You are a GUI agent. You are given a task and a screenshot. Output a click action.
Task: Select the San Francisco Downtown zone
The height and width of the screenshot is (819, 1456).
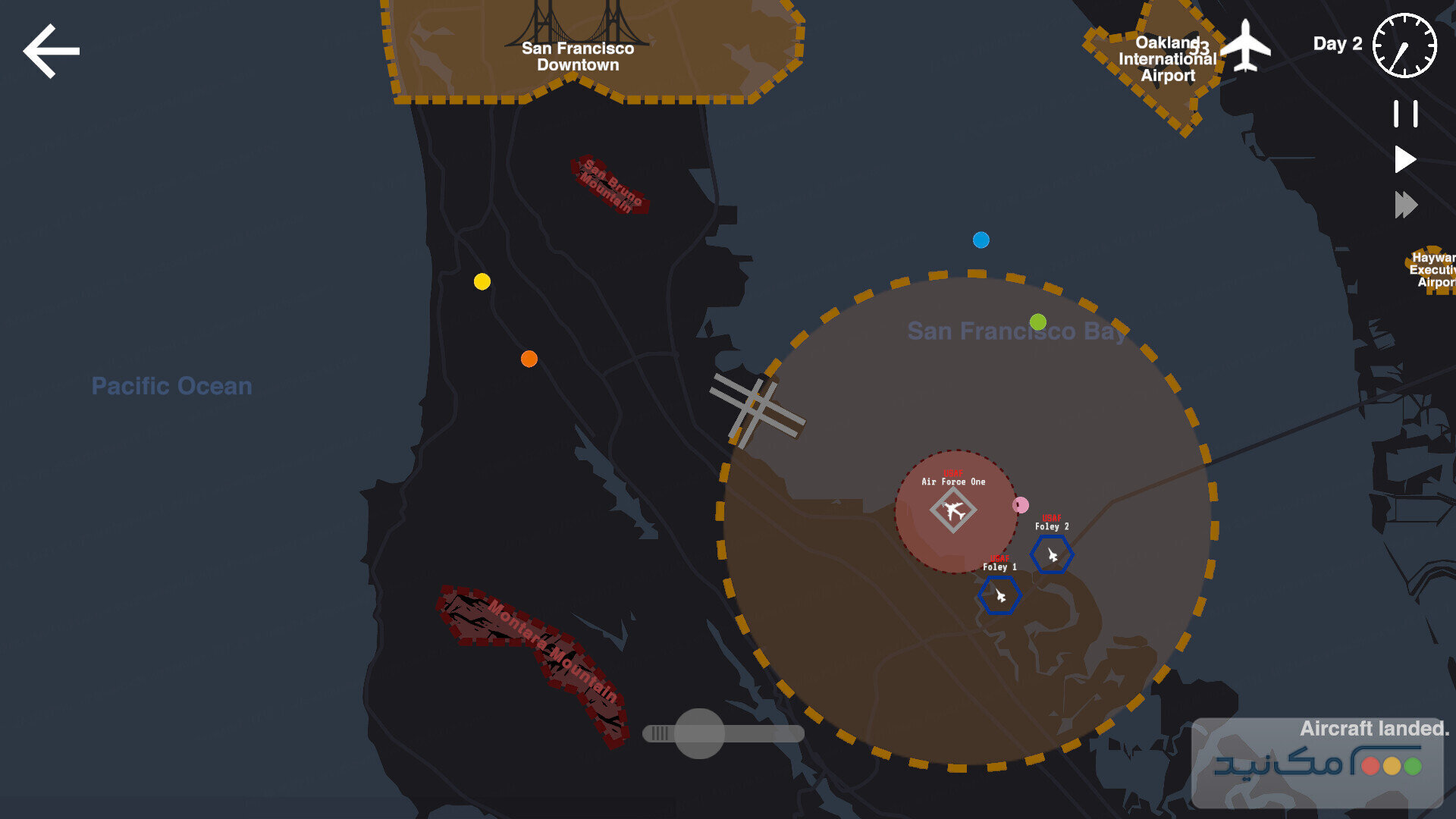[578, 57]
